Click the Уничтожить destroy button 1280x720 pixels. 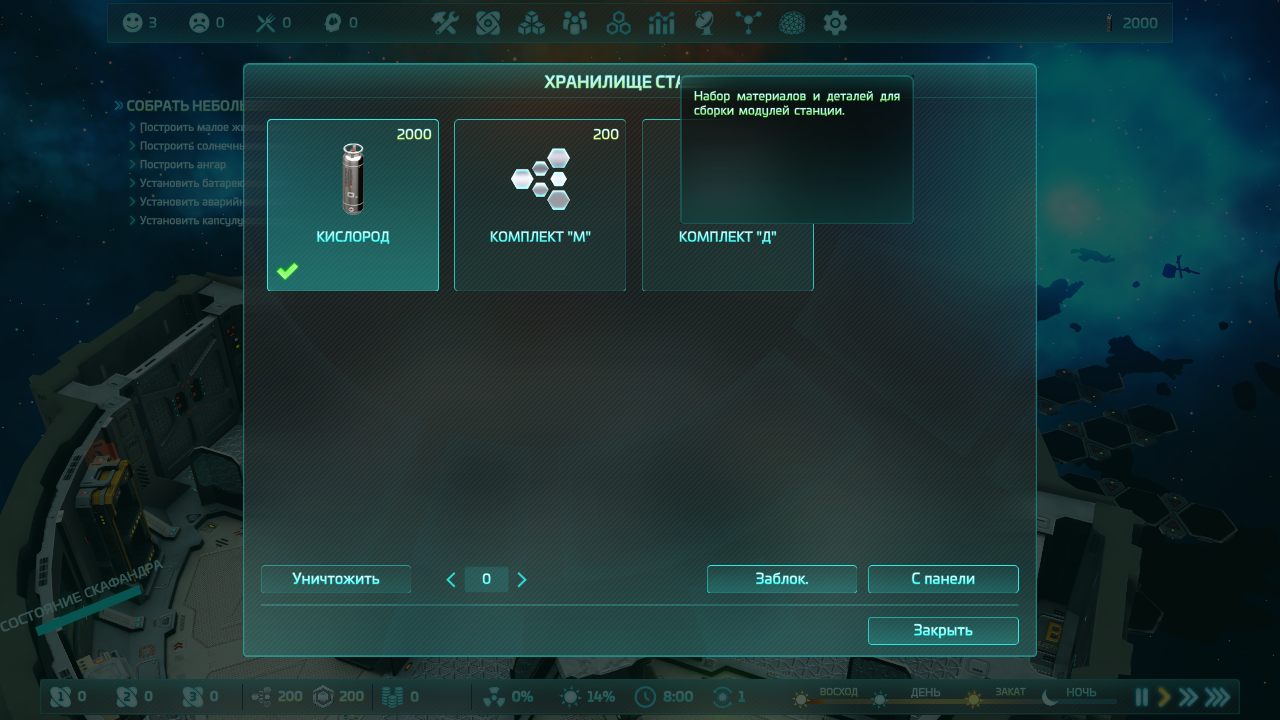click(x=336, y=579)
